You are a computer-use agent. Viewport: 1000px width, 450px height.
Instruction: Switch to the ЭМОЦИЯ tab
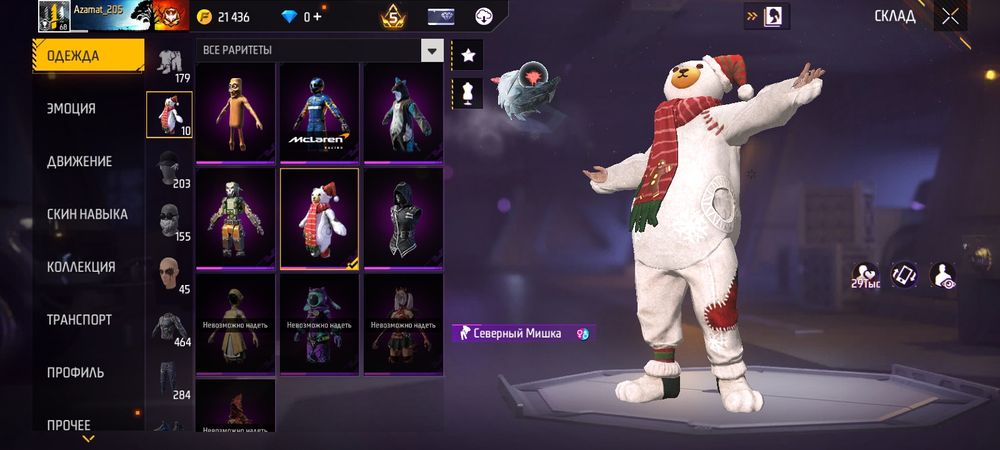pos(71,108)
